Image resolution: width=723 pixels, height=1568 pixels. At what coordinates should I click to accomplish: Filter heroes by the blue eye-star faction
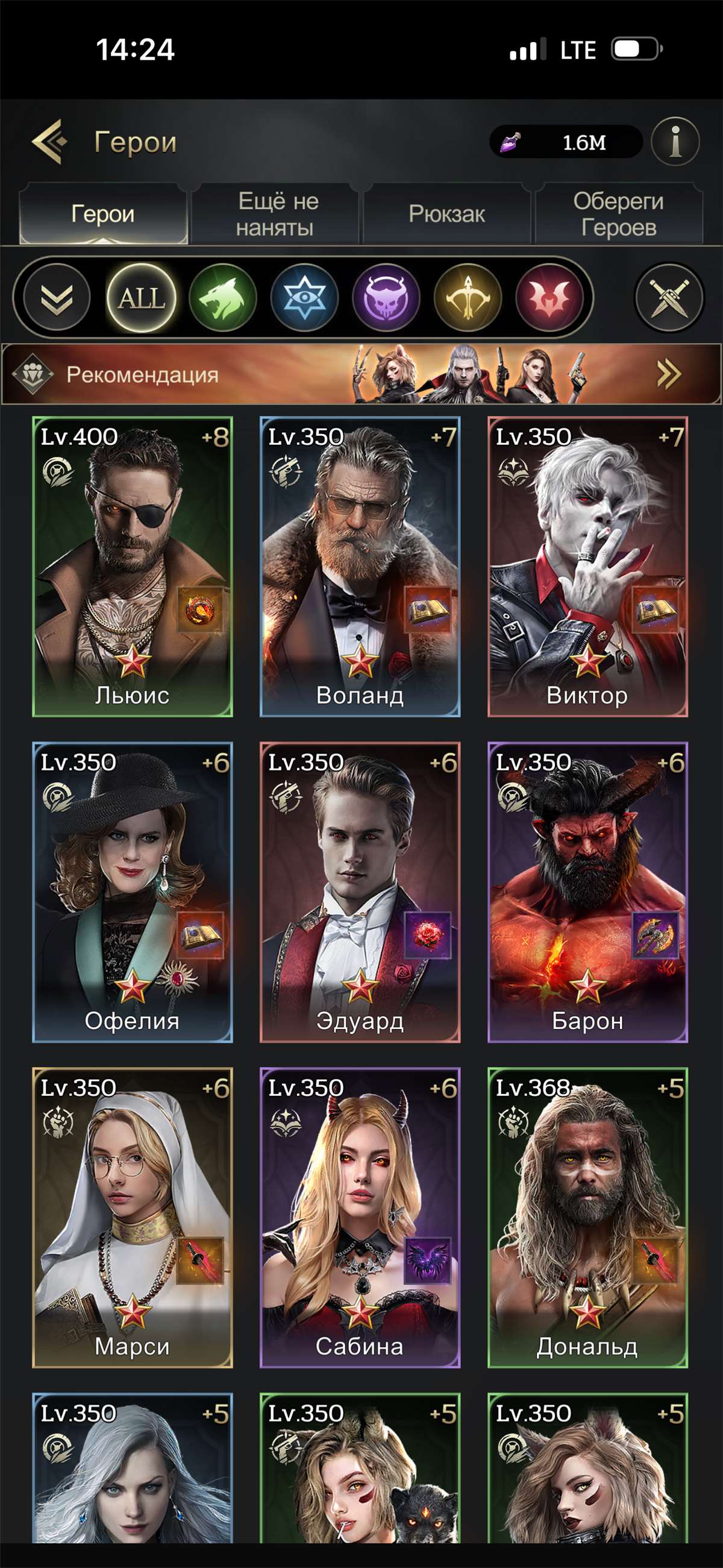click(x=304, y=298)
